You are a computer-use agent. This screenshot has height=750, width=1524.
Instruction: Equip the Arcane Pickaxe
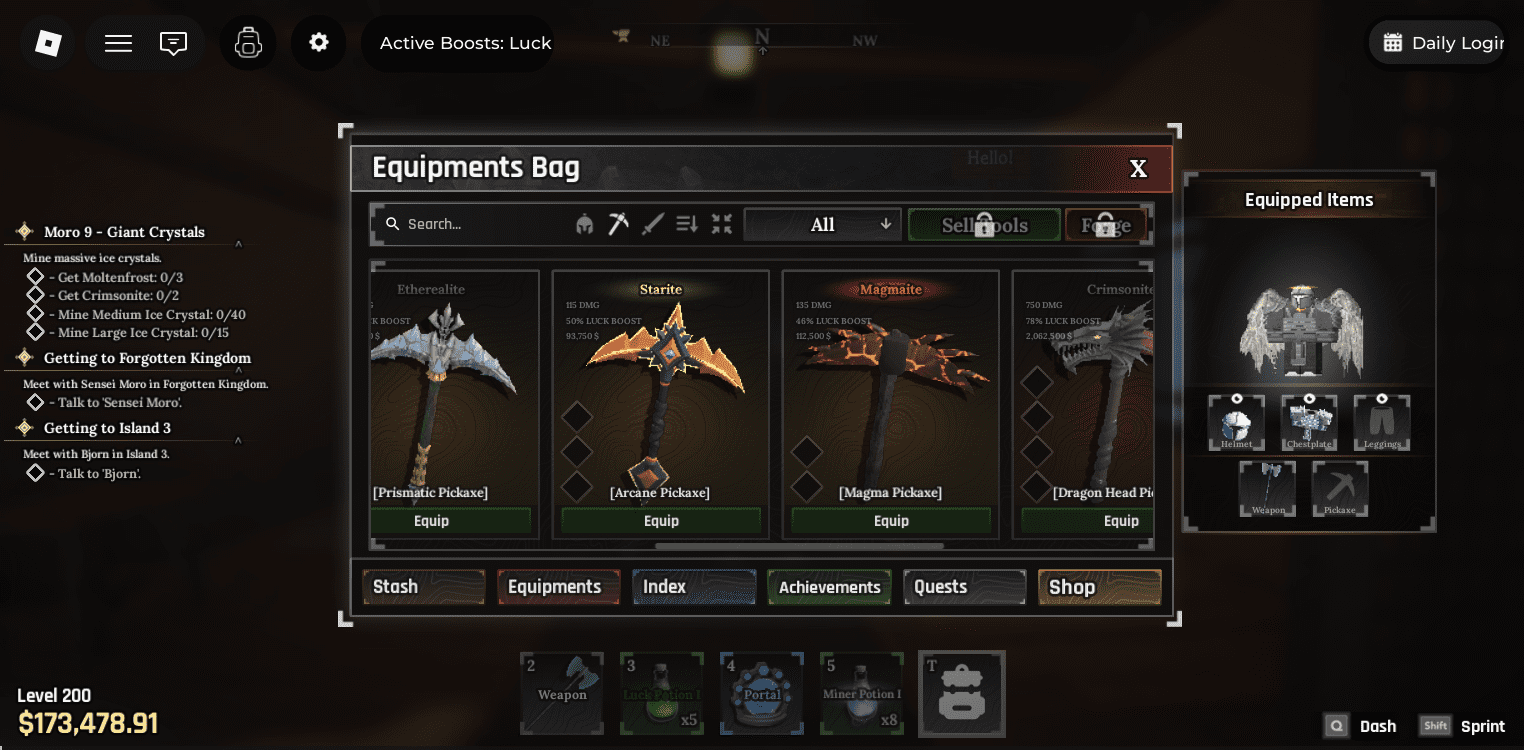tap(661, 521)
